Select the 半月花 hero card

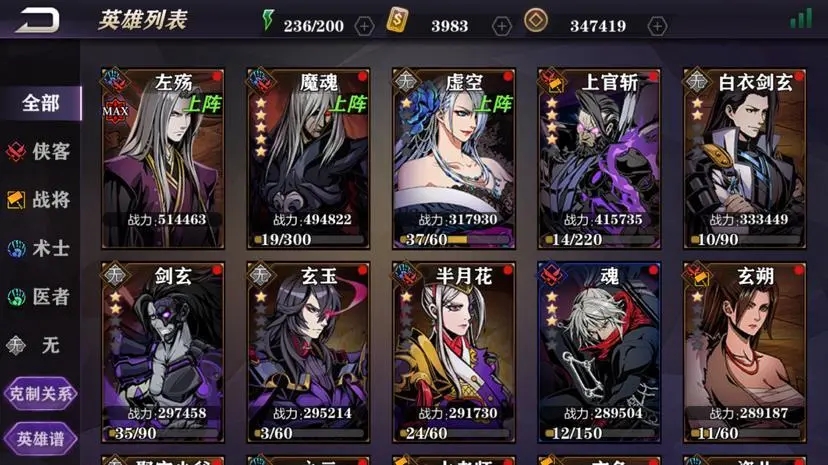click(x=453, y=352)
